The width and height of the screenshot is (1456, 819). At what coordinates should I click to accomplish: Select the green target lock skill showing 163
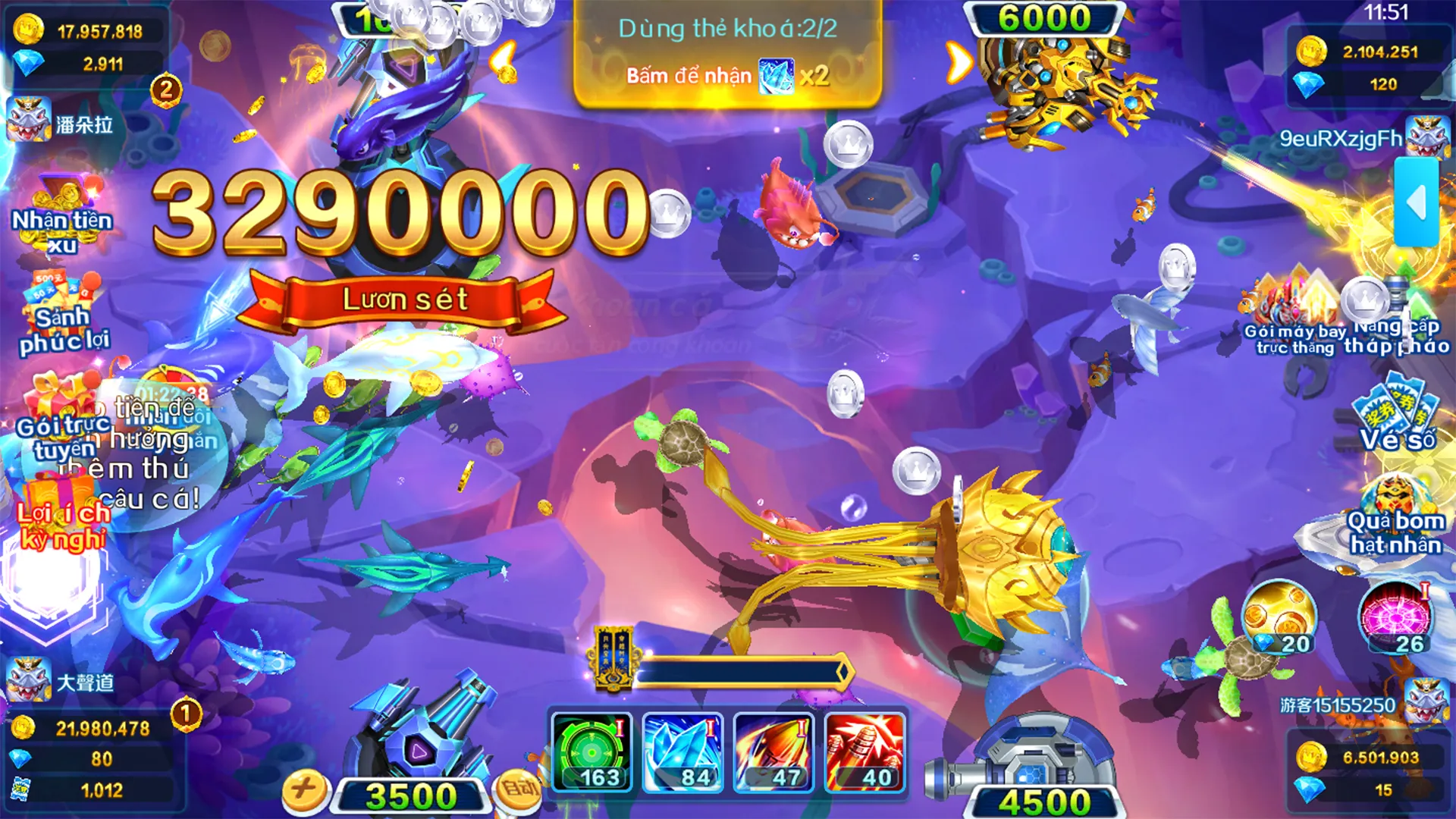[x=591, y=751]
